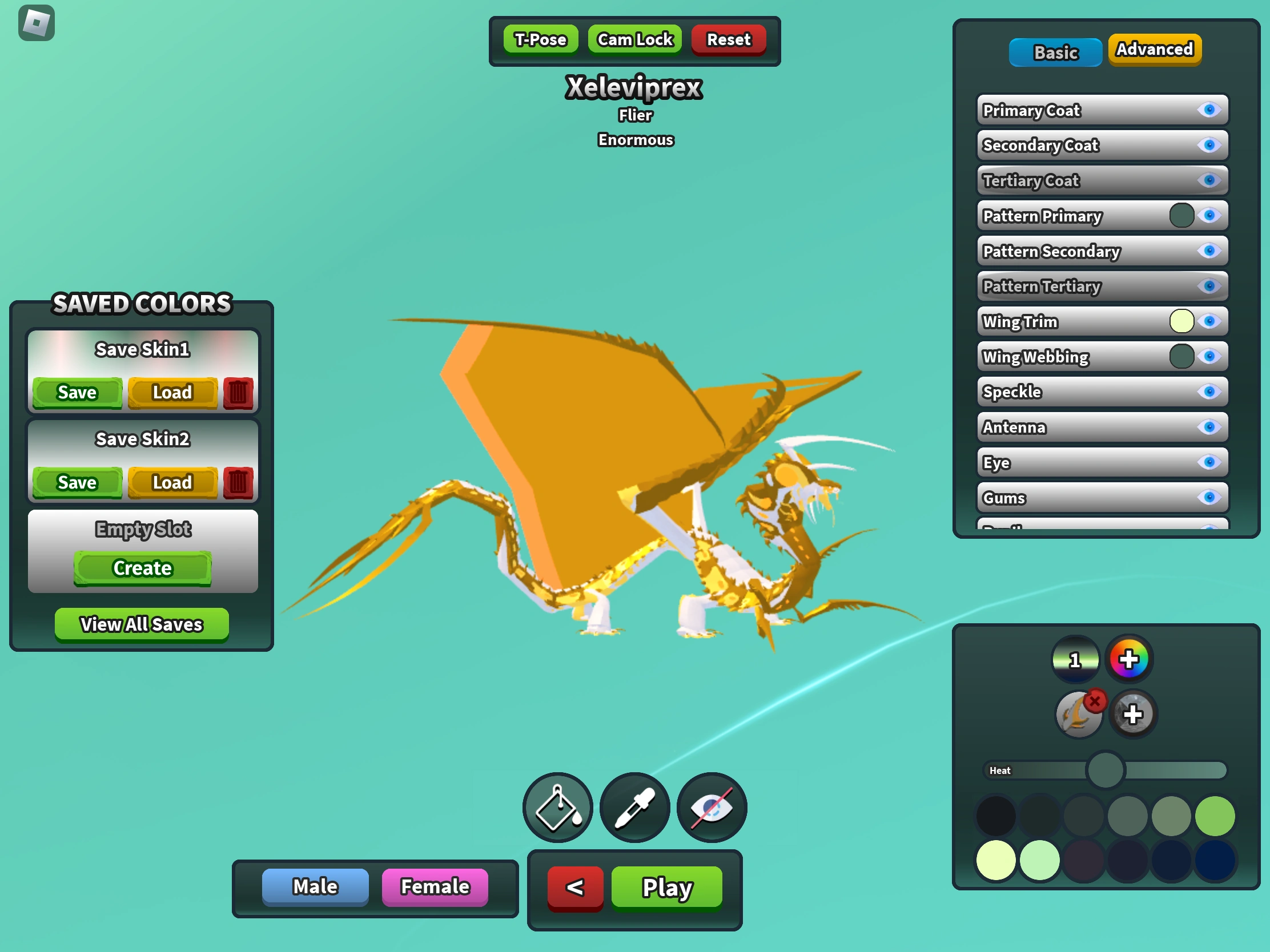Click the plus button to add a decal

pyautogui.click(x=1133, y=713)
